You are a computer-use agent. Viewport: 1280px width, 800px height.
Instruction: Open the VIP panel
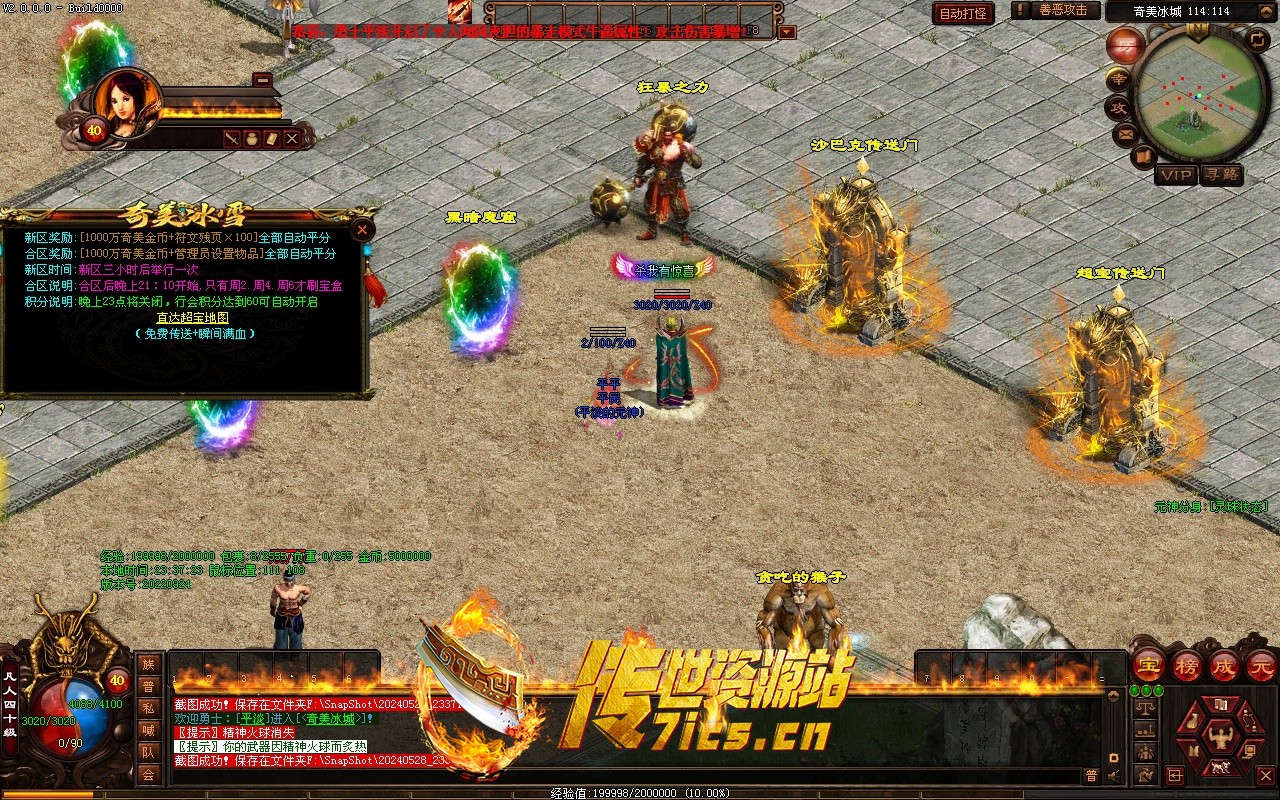tap(1176, 175)
